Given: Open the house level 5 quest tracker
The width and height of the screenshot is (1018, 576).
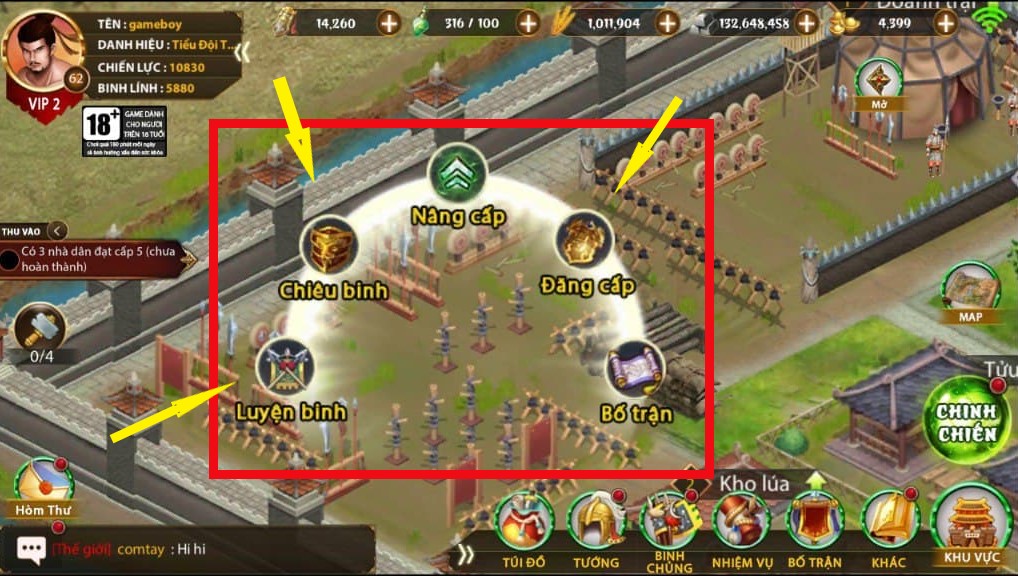Looking at the screenshot, I should (x=95, y=260).
